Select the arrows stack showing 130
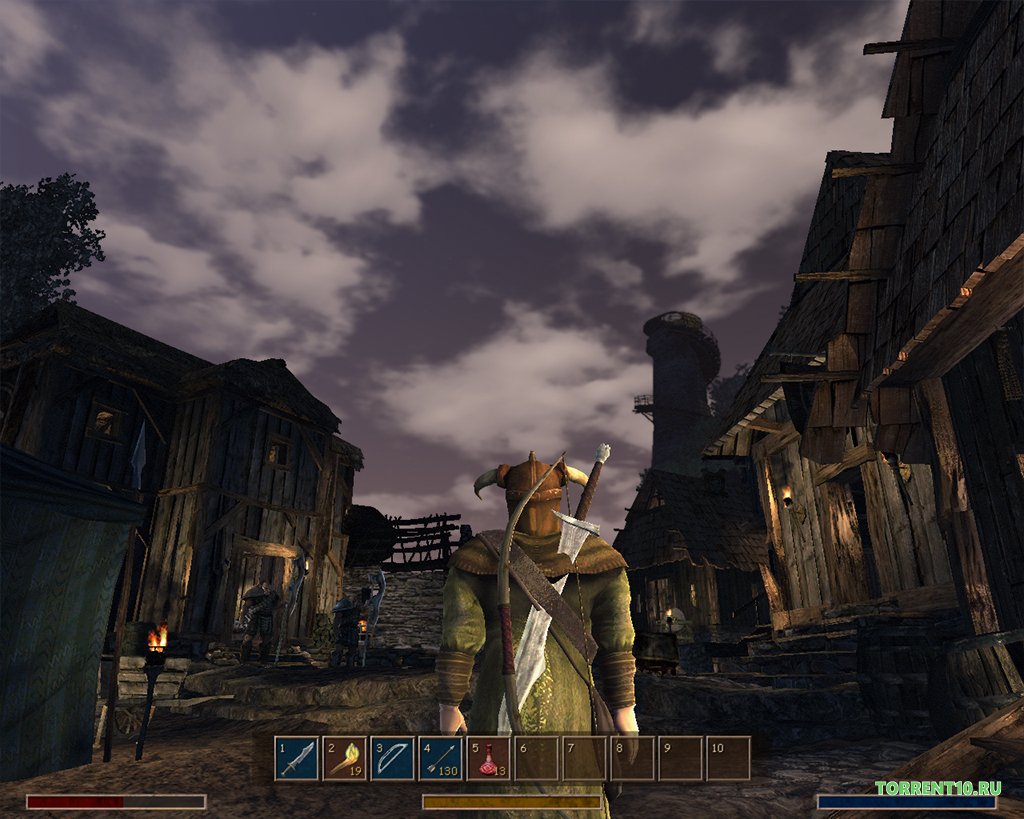This screenshot has width=1024, height=819. point(441,758)
